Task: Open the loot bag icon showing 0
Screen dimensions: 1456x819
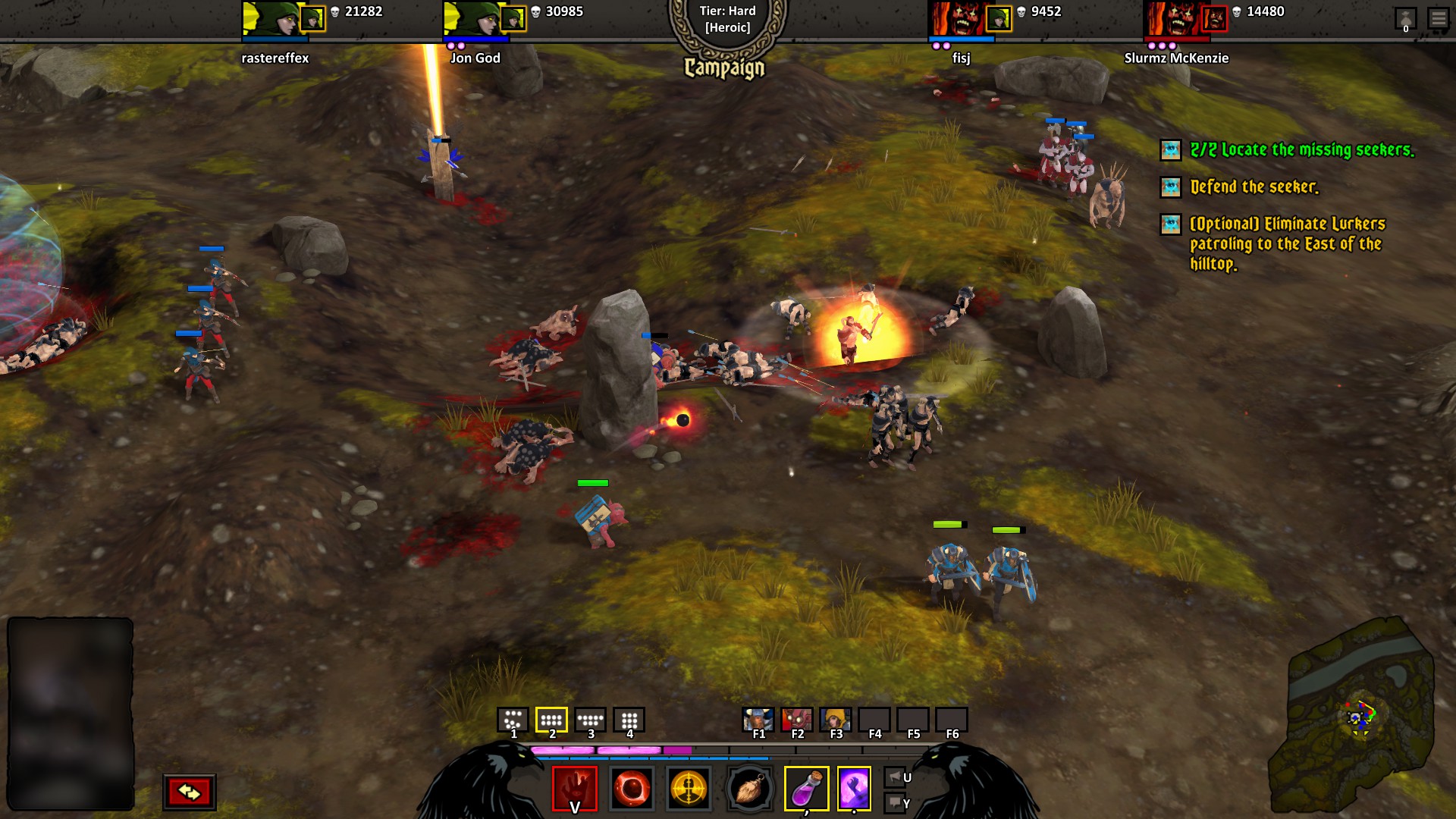Action: tap(1405, 19)
